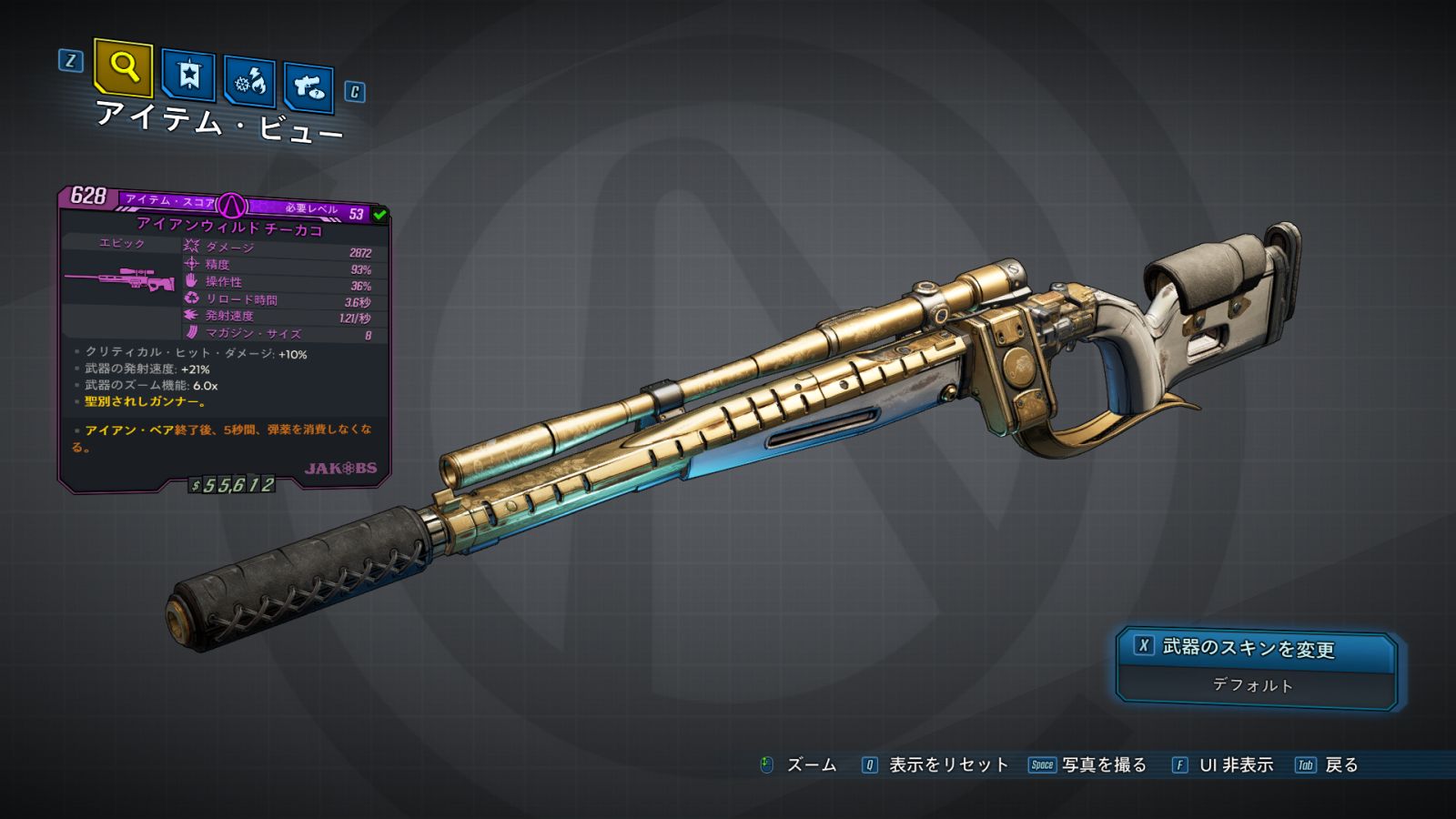Viewport: 1456px width, 819px height.
Task: Go back with the 戻る option
Action: pyautogui.click(x=1340, y=765)
